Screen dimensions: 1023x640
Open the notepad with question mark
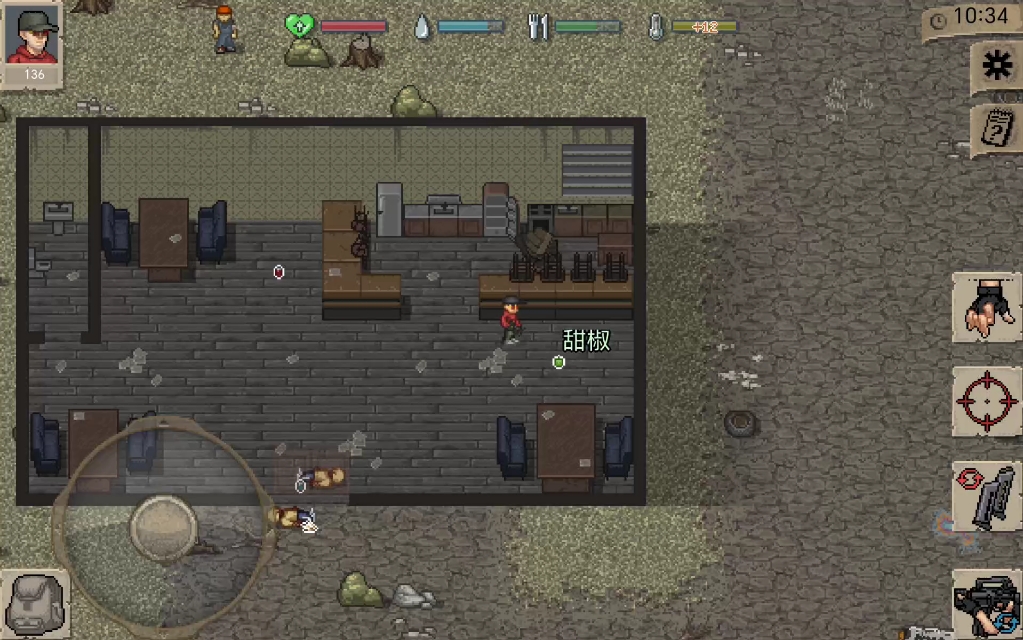[996, 130]
